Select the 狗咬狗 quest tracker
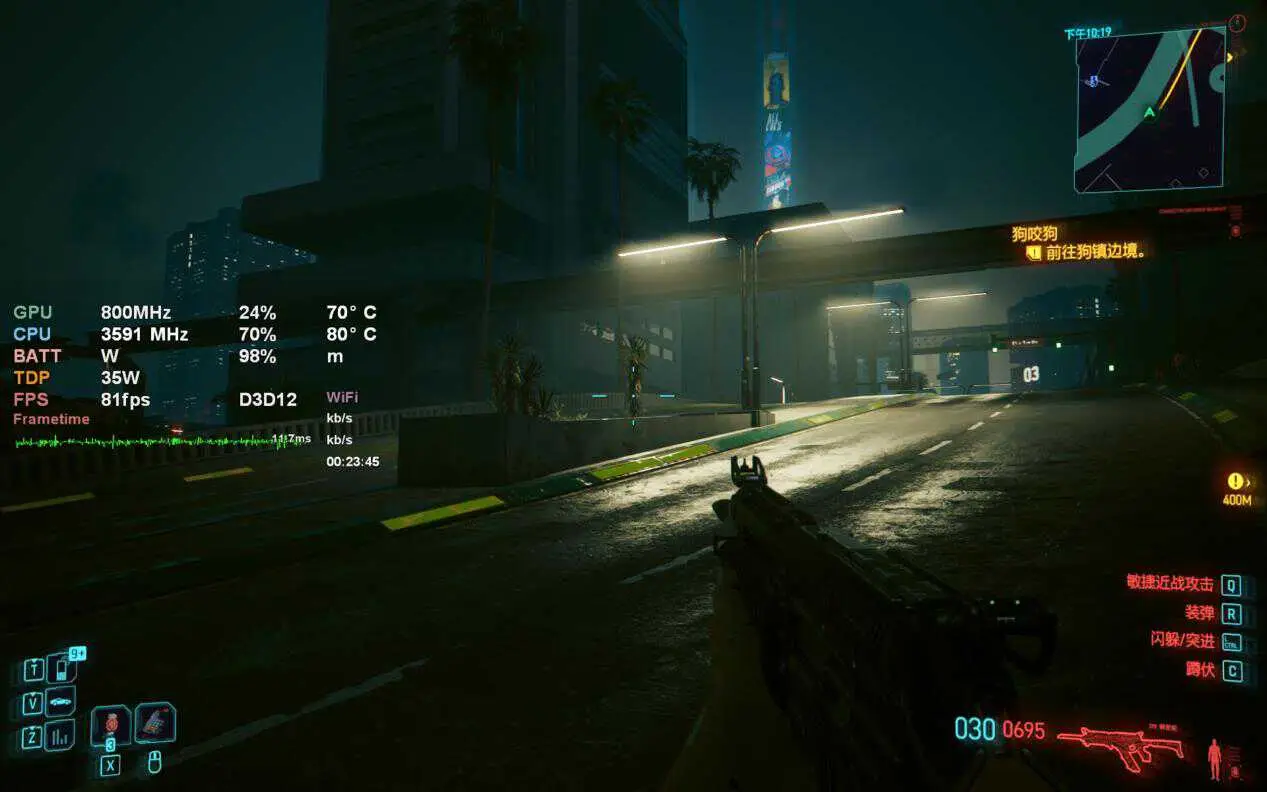Image resolution: width=1267 pixels, height=792 pixels. tap(1035, 234)
